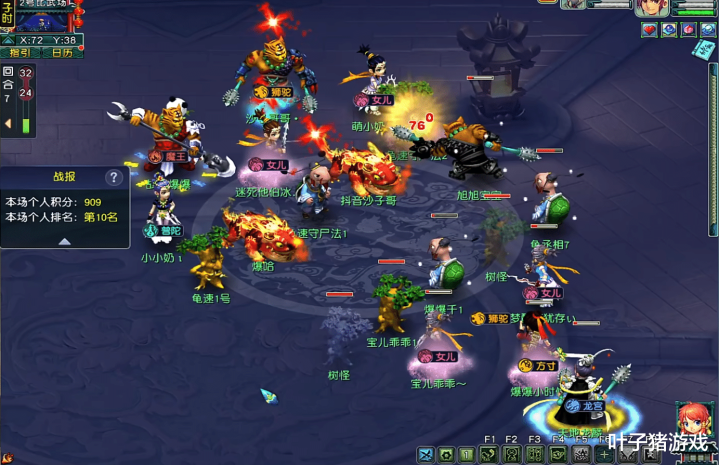Expand the round counter side arrow
The image size is (719, 465).
[x=8, y=123]
